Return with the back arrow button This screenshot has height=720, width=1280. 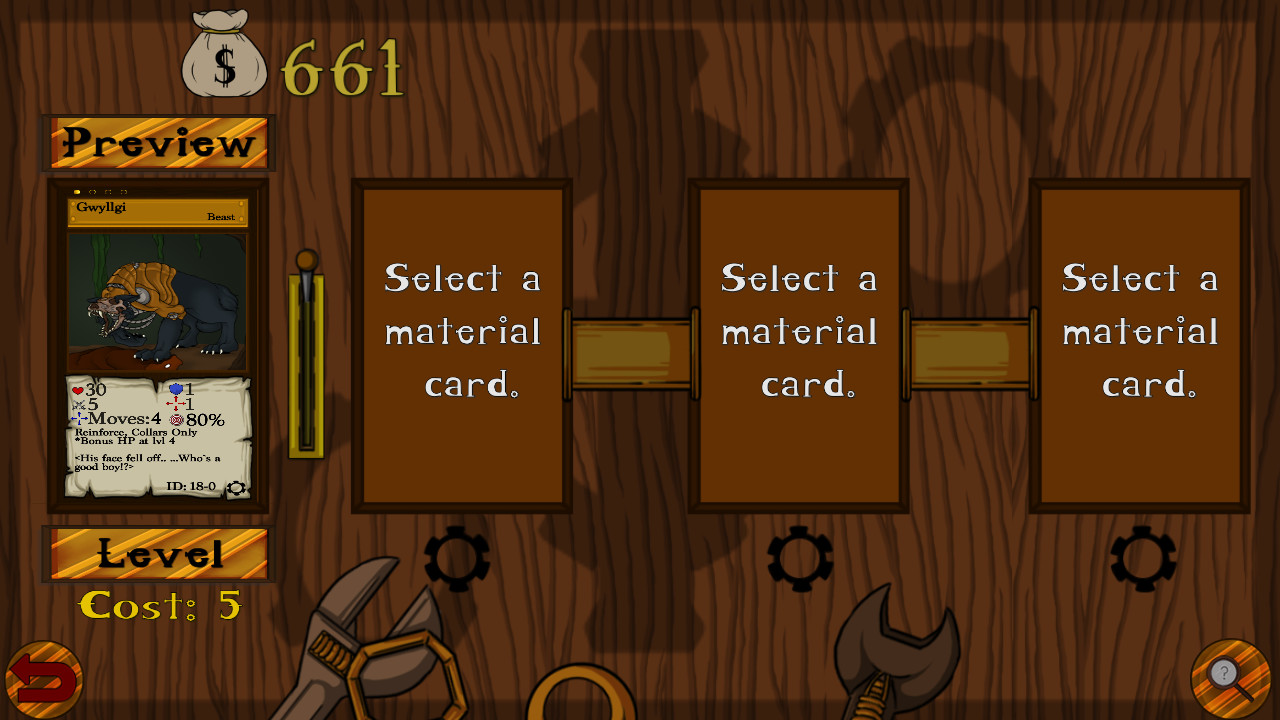pos(42,676)
